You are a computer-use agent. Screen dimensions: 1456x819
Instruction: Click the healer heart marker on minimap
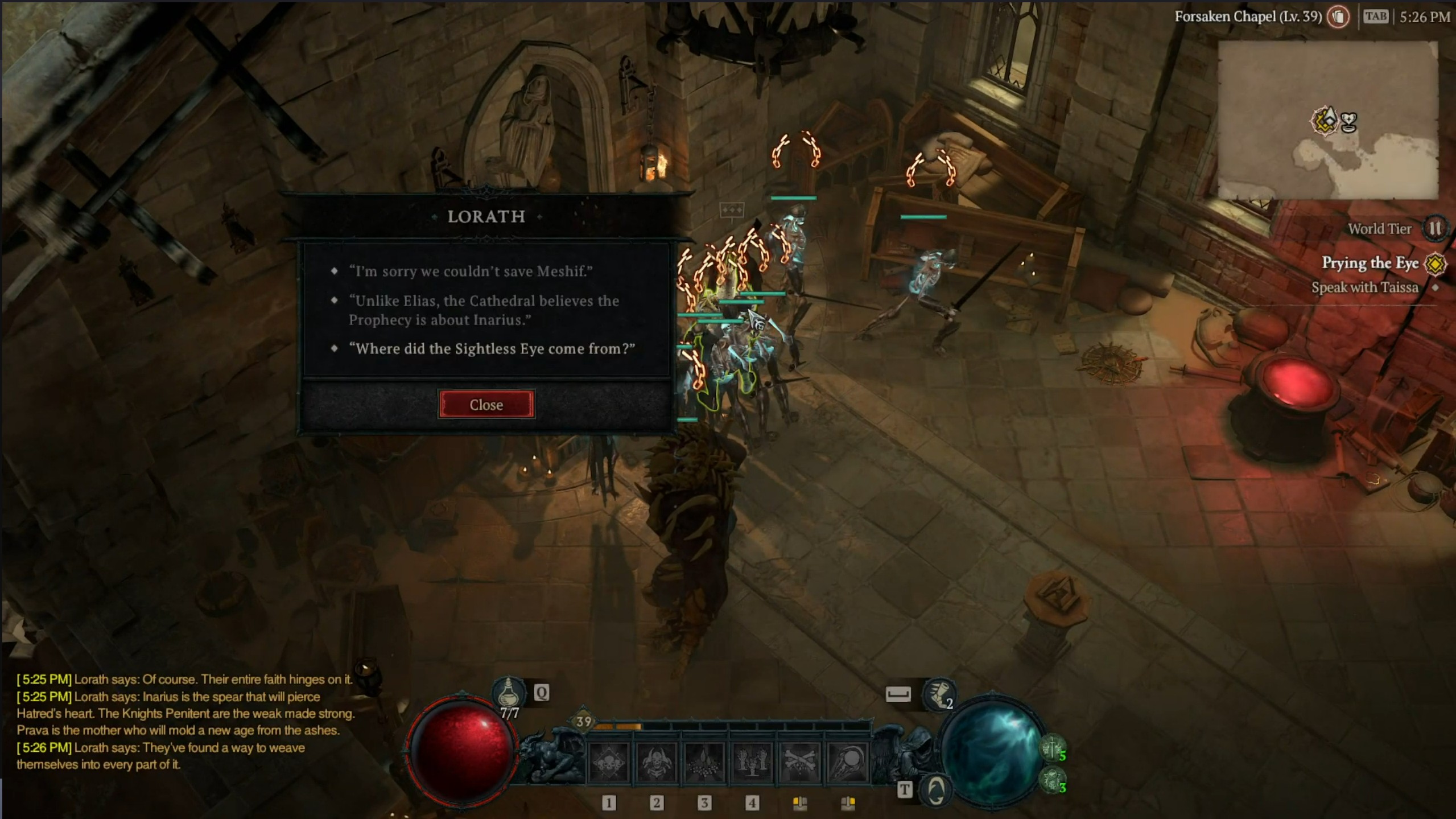tap(1348, 122)
